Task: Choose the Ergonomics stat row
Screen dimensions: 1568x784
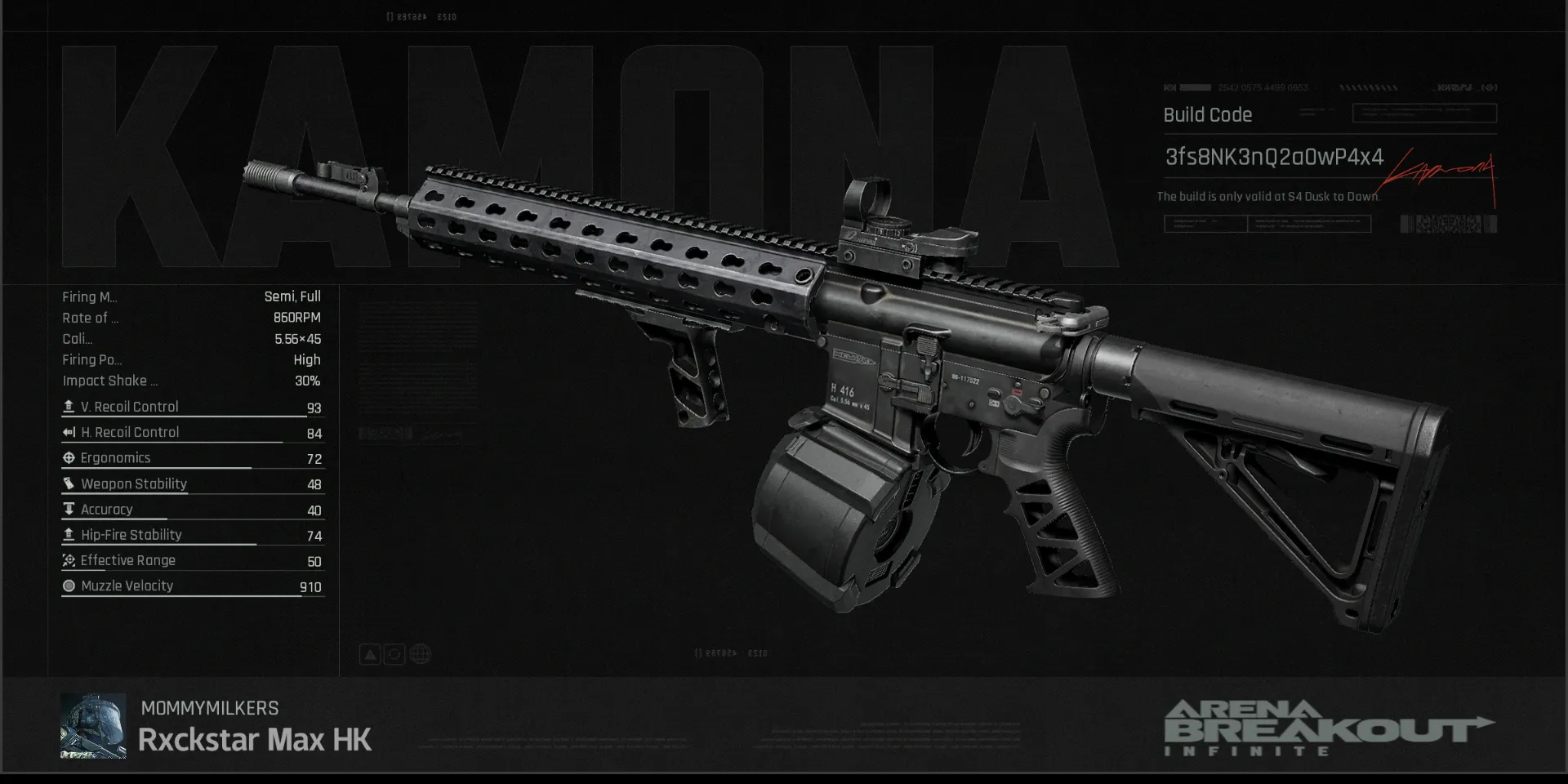Action: 192,458
